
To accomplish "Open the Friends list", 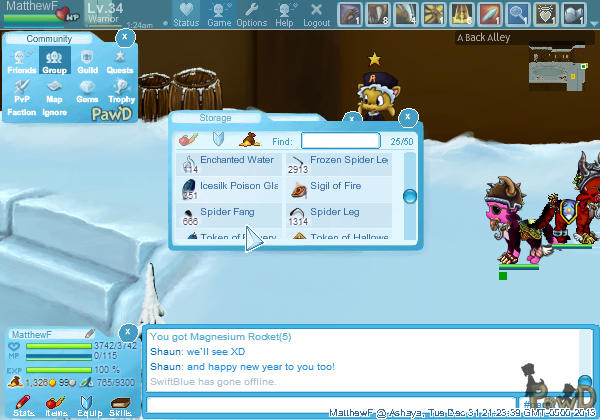I will click(x=21, y=63).
